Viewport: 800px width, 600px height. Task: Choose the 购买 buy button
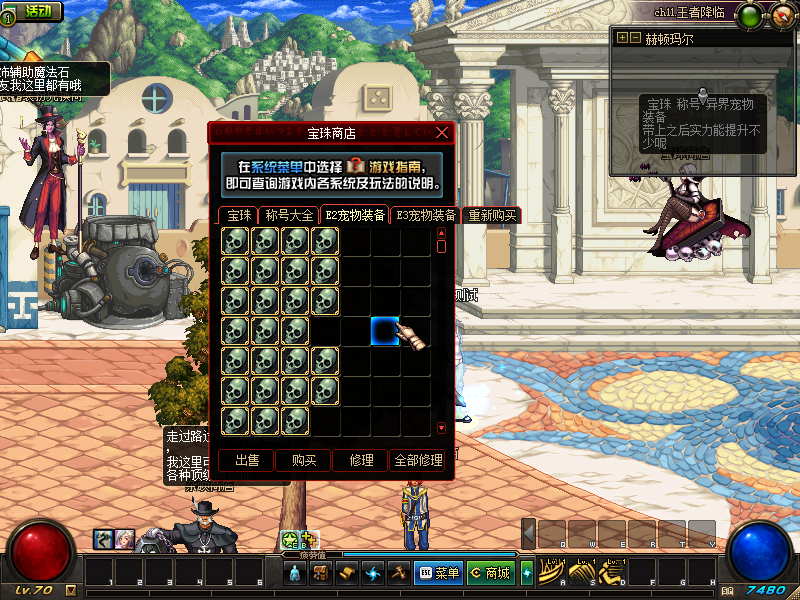coord(304,460)
